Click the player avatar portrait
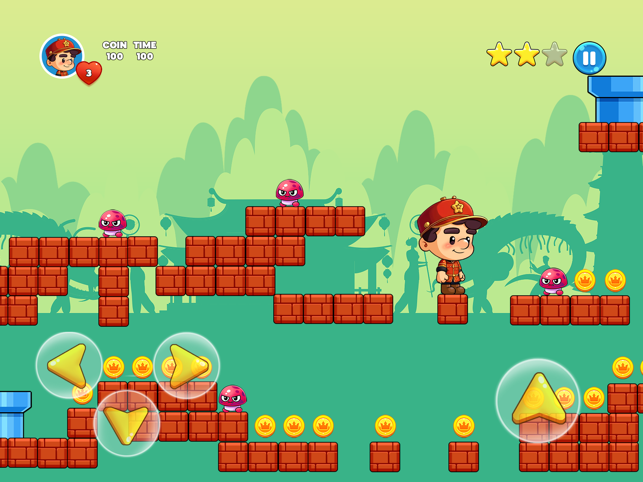 coord(61,55)
